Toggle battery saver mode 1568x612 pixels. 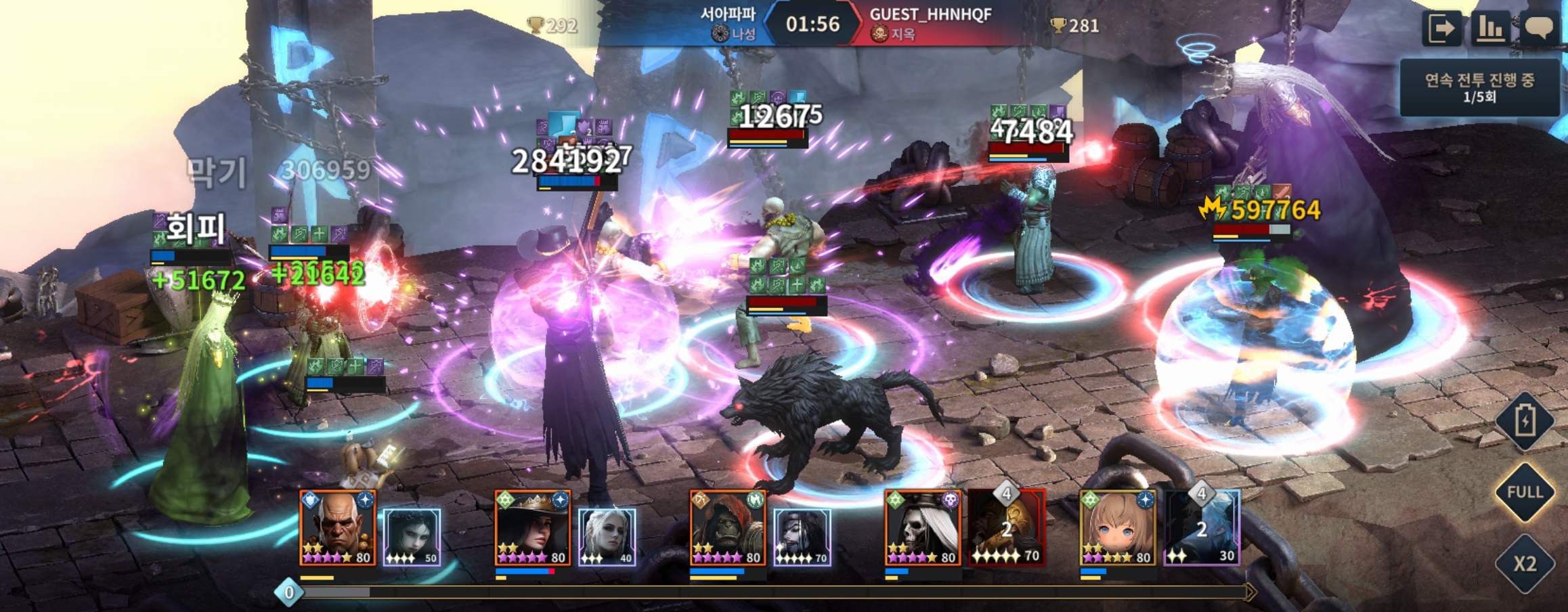pos(1525,421)
